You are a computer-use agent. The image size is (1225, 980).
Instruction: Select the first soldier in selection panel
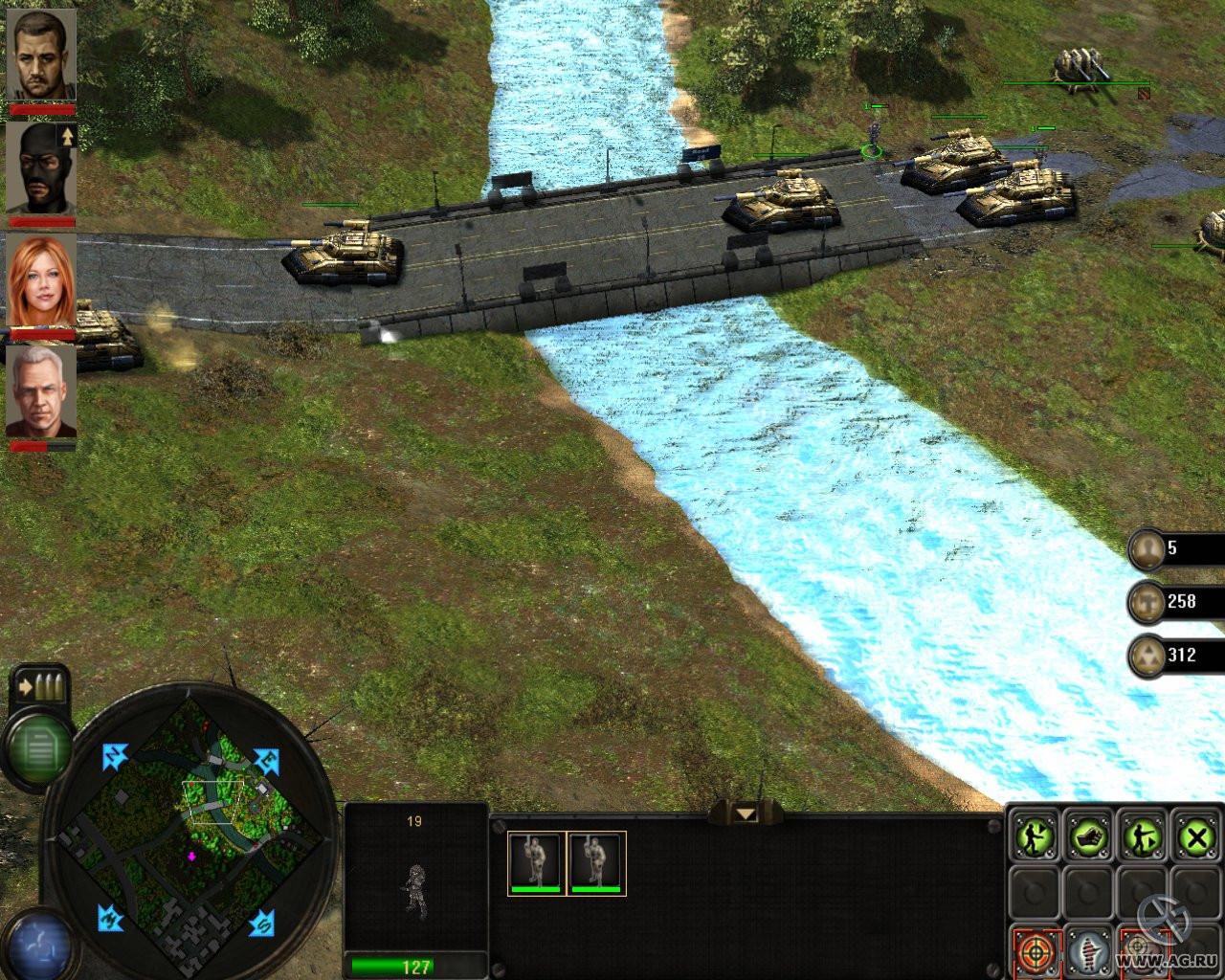click(x=536, y=862)
